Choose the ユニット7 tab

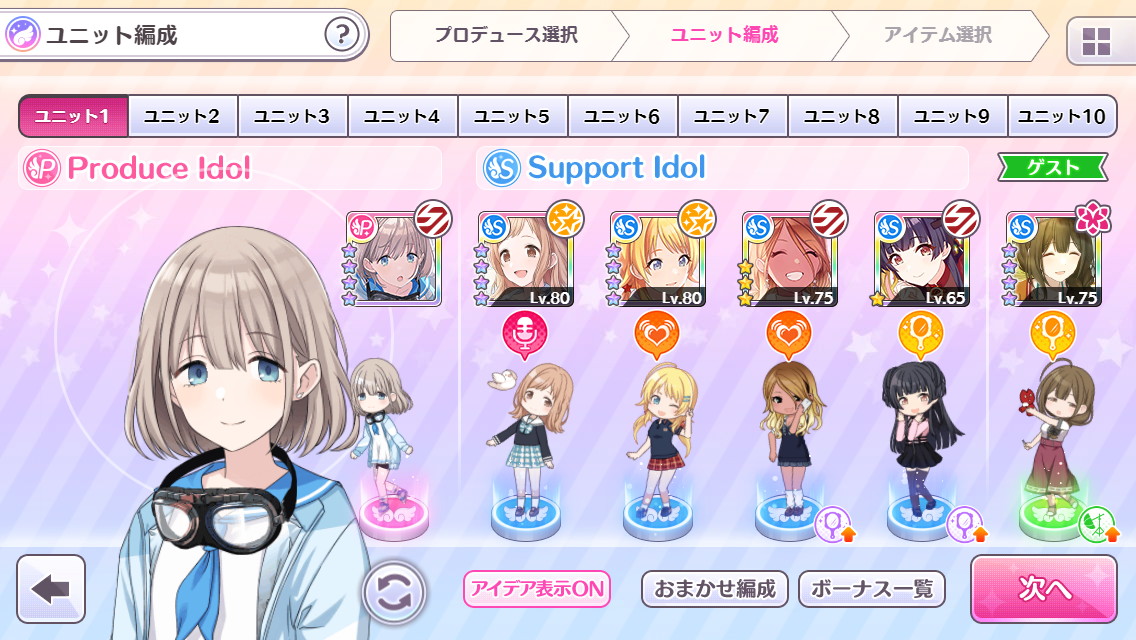coord(733,117)
